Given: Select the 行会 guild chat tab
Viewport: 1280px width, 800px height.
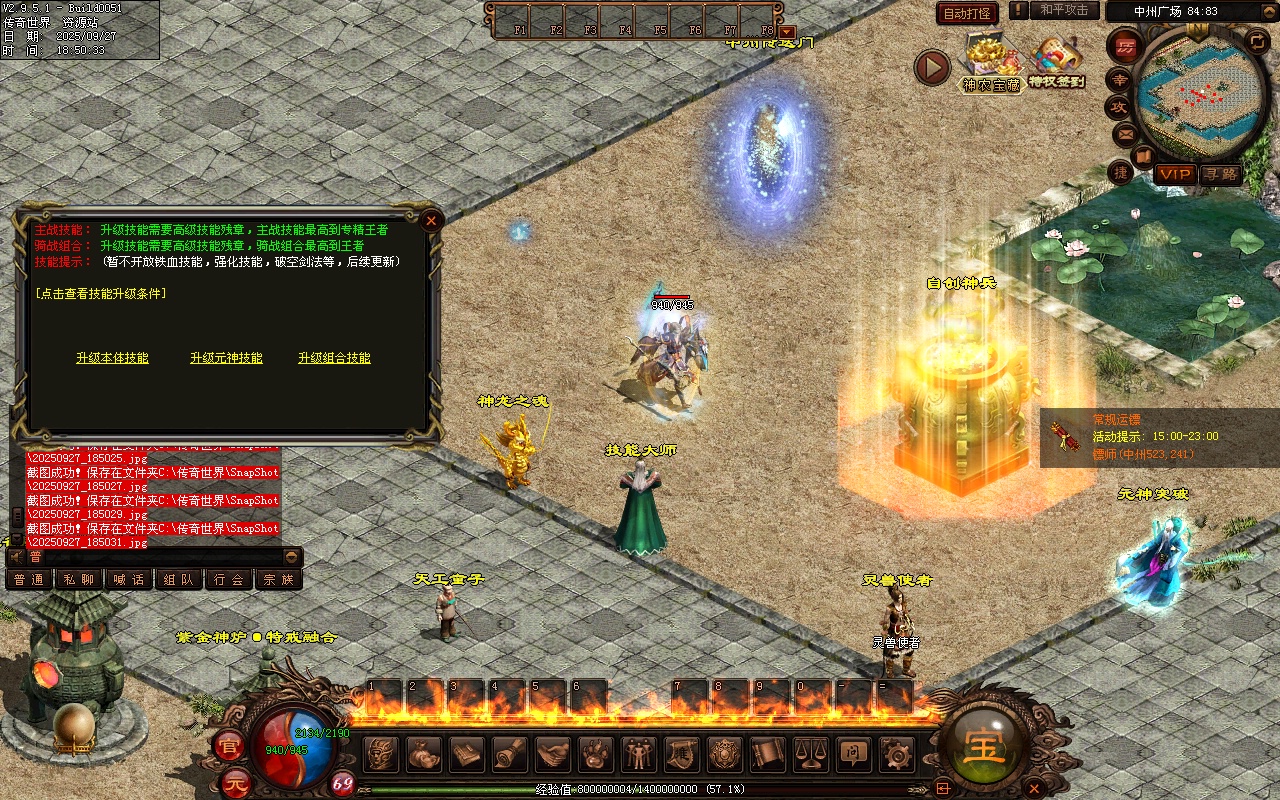Looking at the screenshot, I should [x=229, y=579].
